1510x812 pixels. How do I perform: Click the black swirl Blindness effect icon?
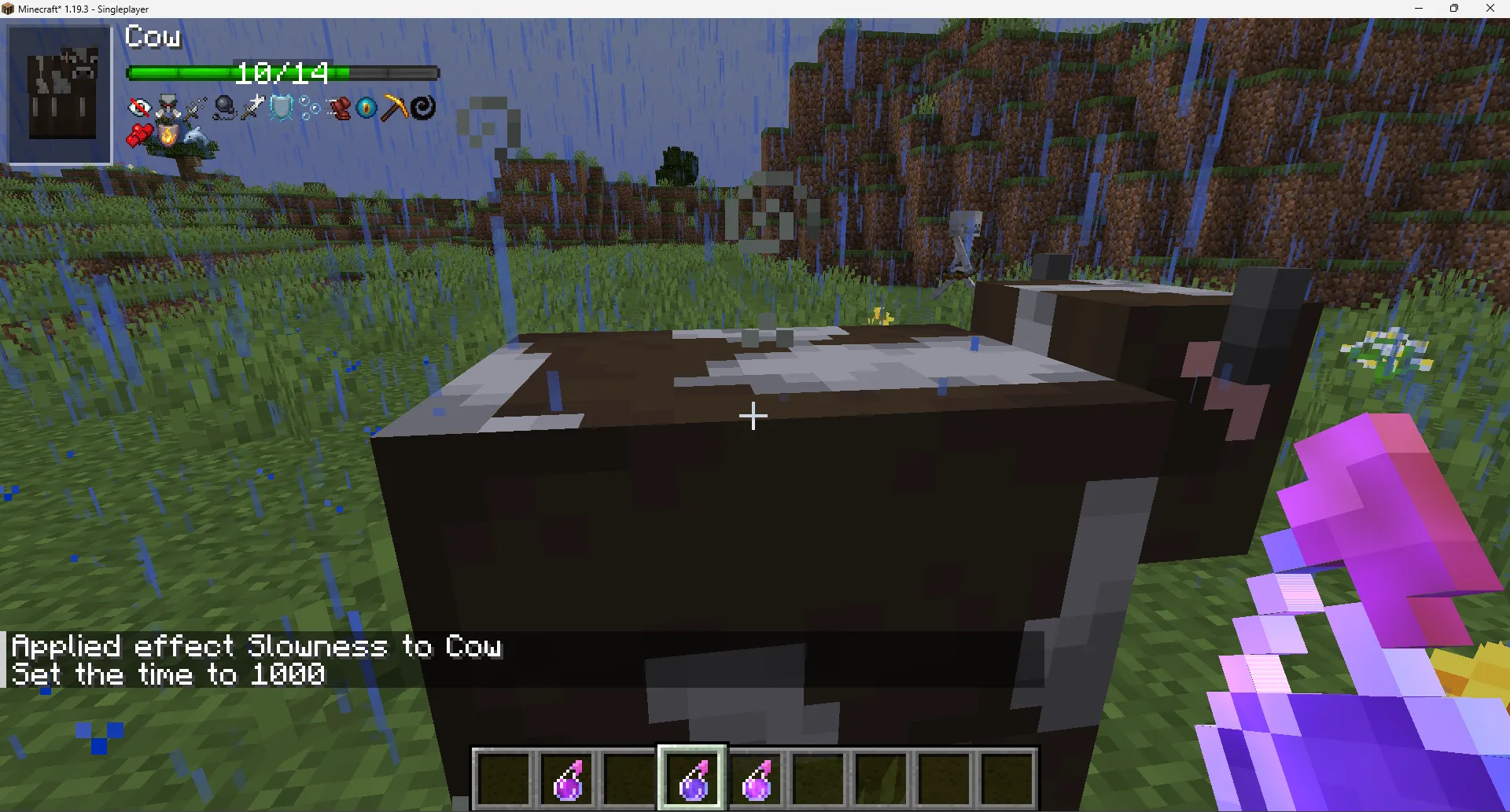(422, 107)
